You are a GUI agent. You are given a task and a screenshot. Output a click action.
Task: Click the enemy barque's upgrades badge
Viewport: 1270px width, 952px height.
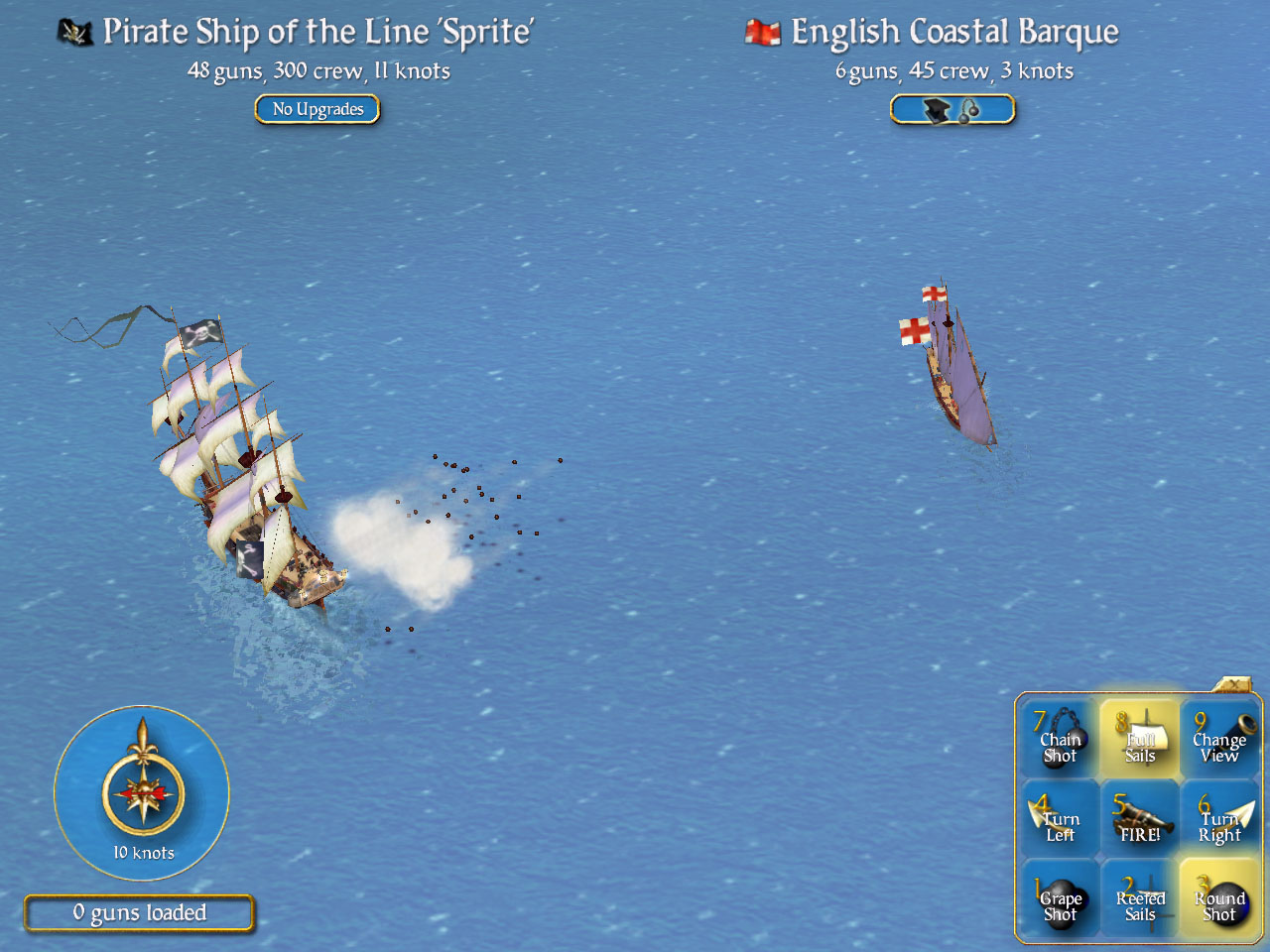(952, 109)
